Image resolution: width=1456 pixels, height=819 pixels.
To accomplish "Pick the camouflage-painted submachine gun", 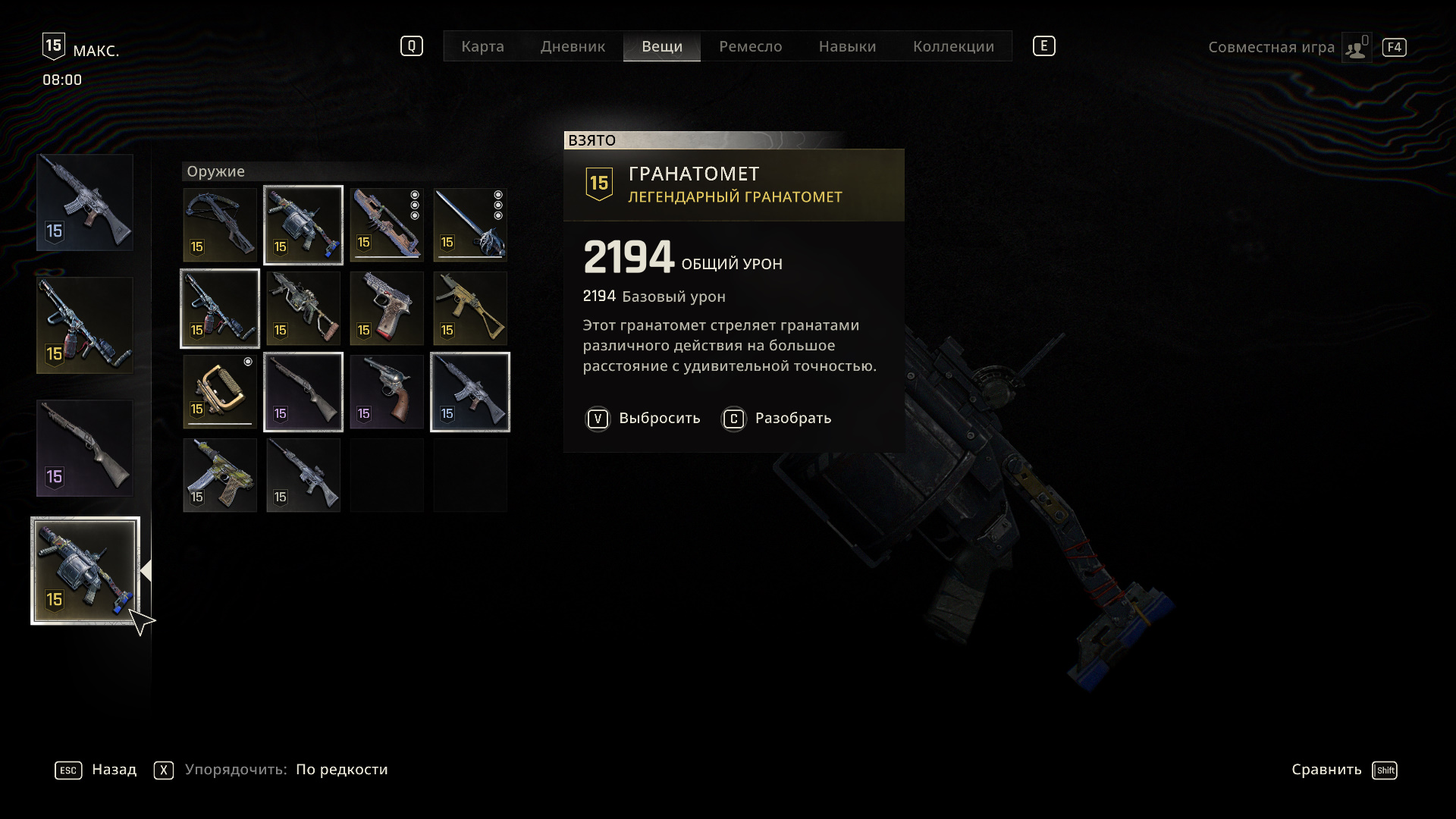I will pos(220,475).
